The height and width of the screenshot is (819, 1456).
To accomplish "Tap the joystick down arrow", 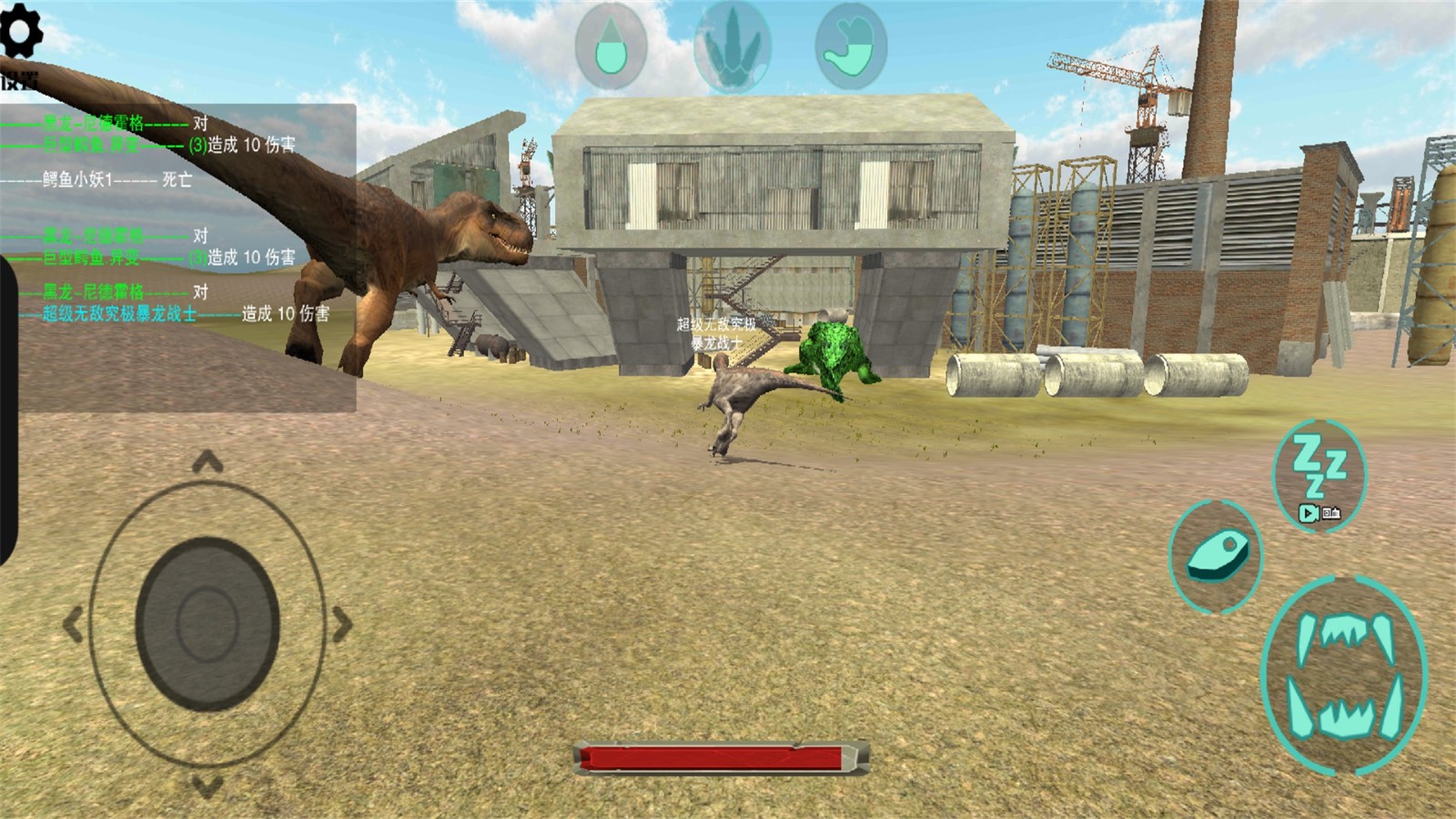I will 207,785.
